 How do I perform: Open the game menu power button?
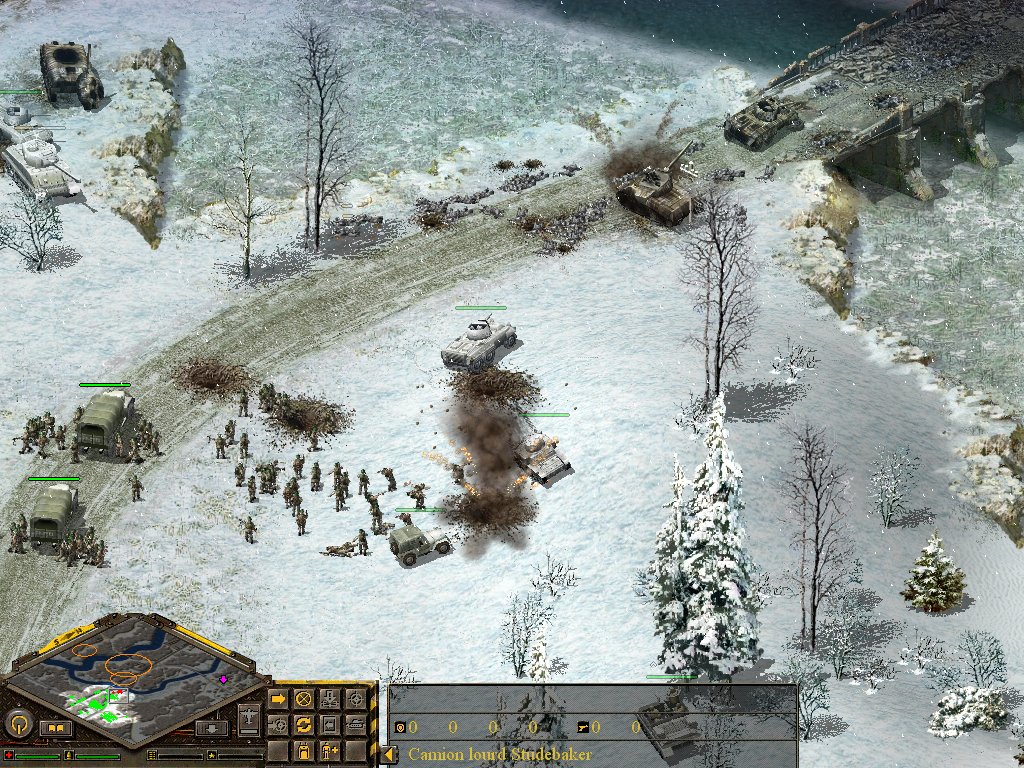[x=17, y=722]
